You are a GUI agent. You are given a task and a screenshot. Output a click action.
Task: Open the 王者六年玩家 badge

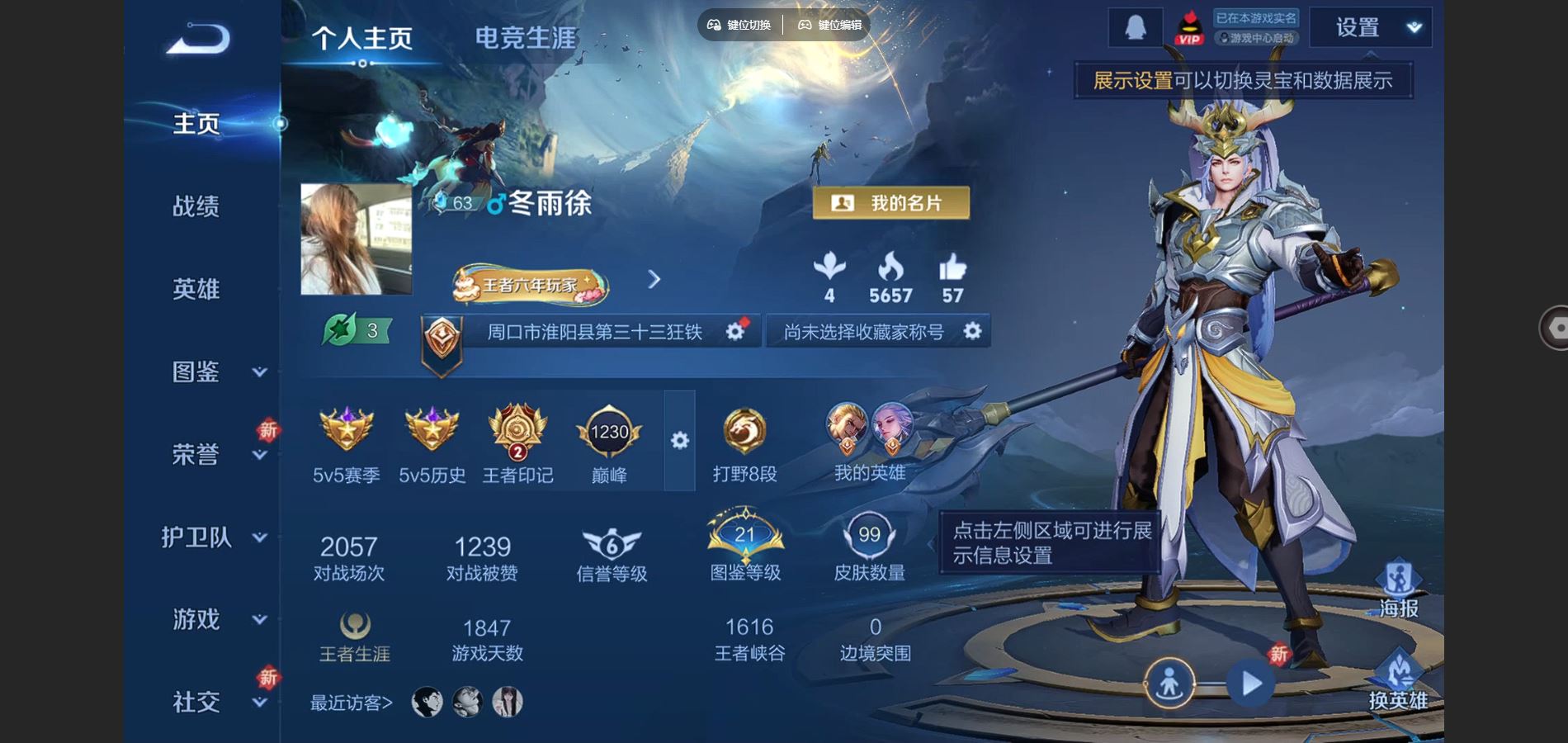coord(530,286)
